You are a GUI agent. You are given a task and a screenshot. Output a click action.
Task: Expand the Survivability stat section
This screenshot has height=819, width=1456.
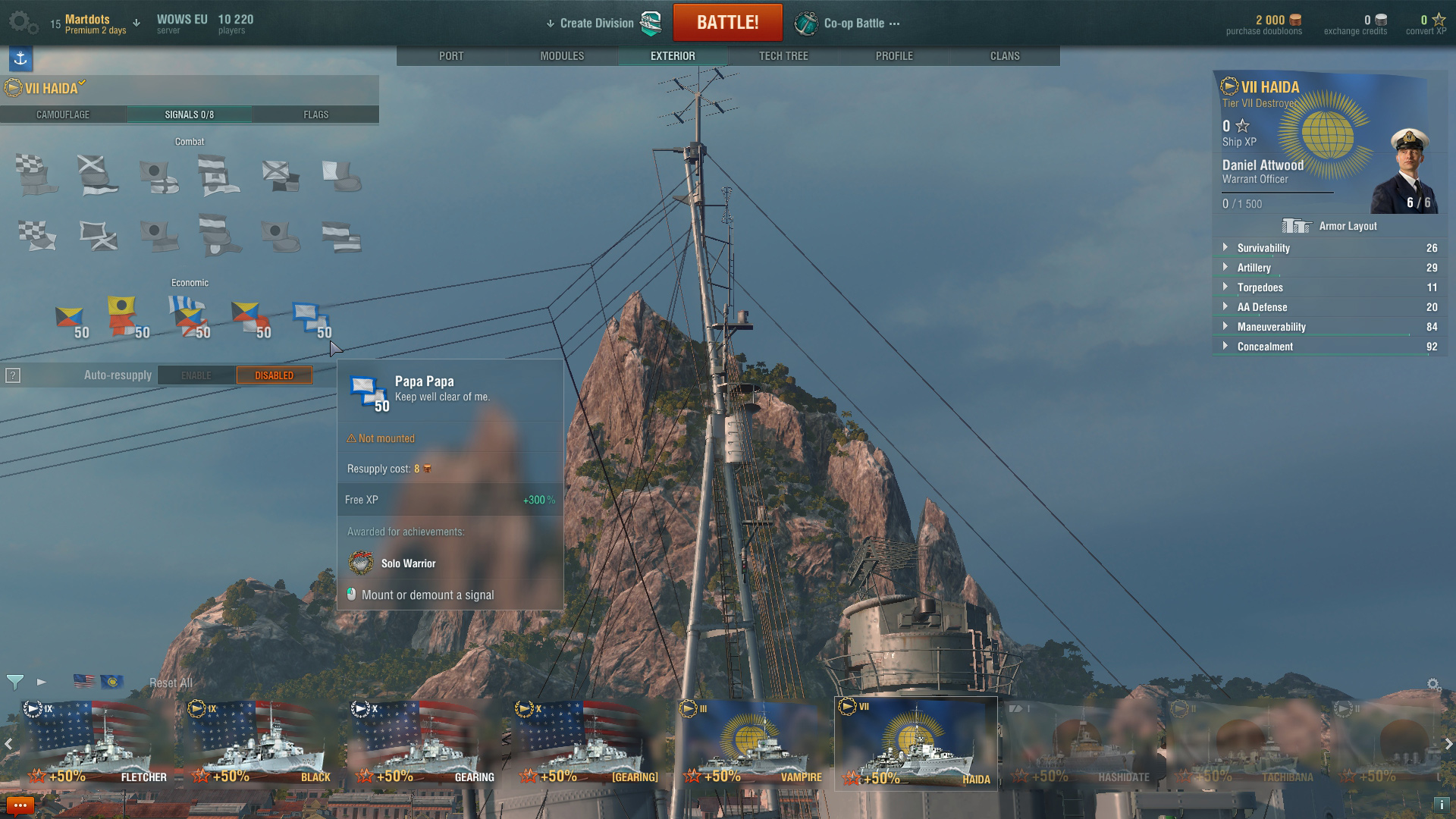pos(1226,248)
